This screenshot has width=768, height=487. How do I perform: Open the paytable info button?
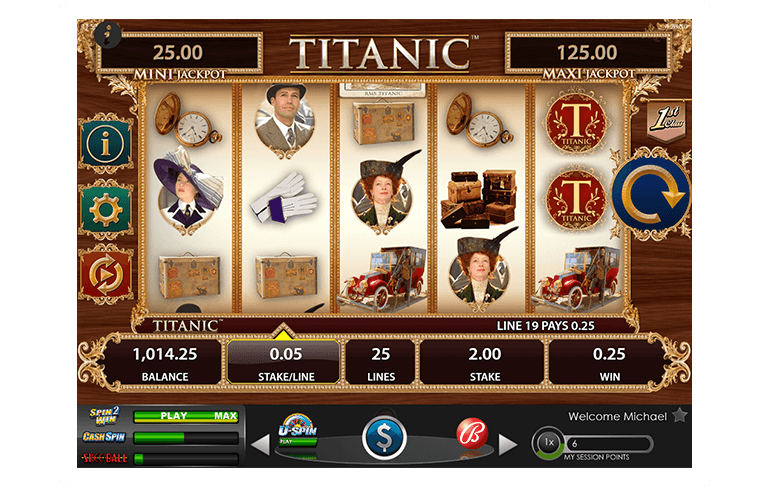click(105, 144)
